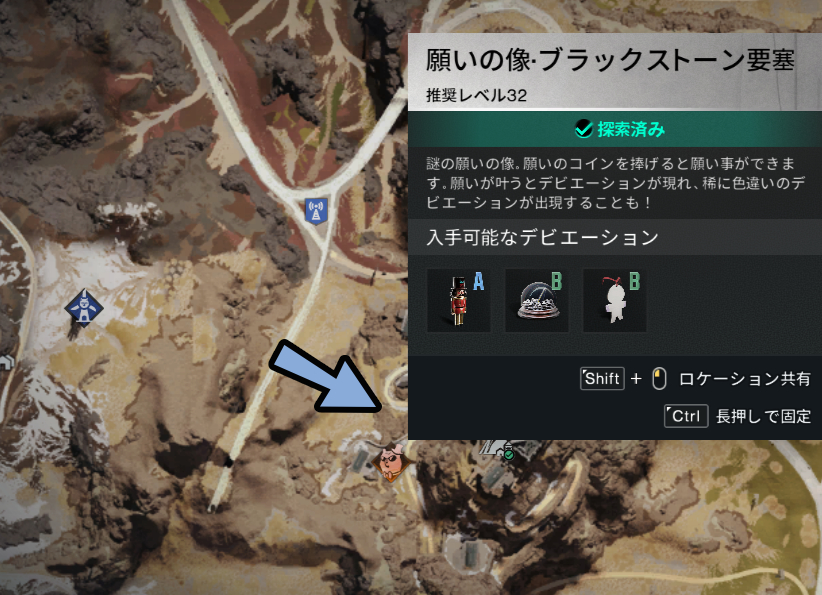Select the white doll deviation icon
The image size is (822, 595).
(x=614, y=299)
